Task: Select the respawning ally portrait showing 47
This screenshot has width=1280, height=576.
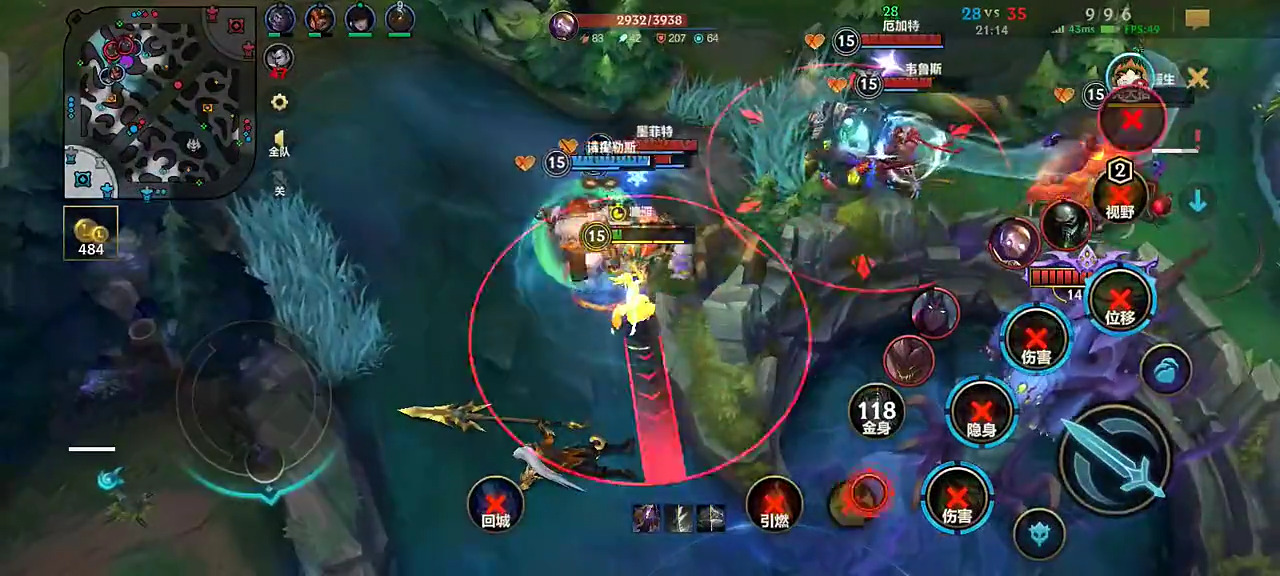Action: tap(279, 59)
